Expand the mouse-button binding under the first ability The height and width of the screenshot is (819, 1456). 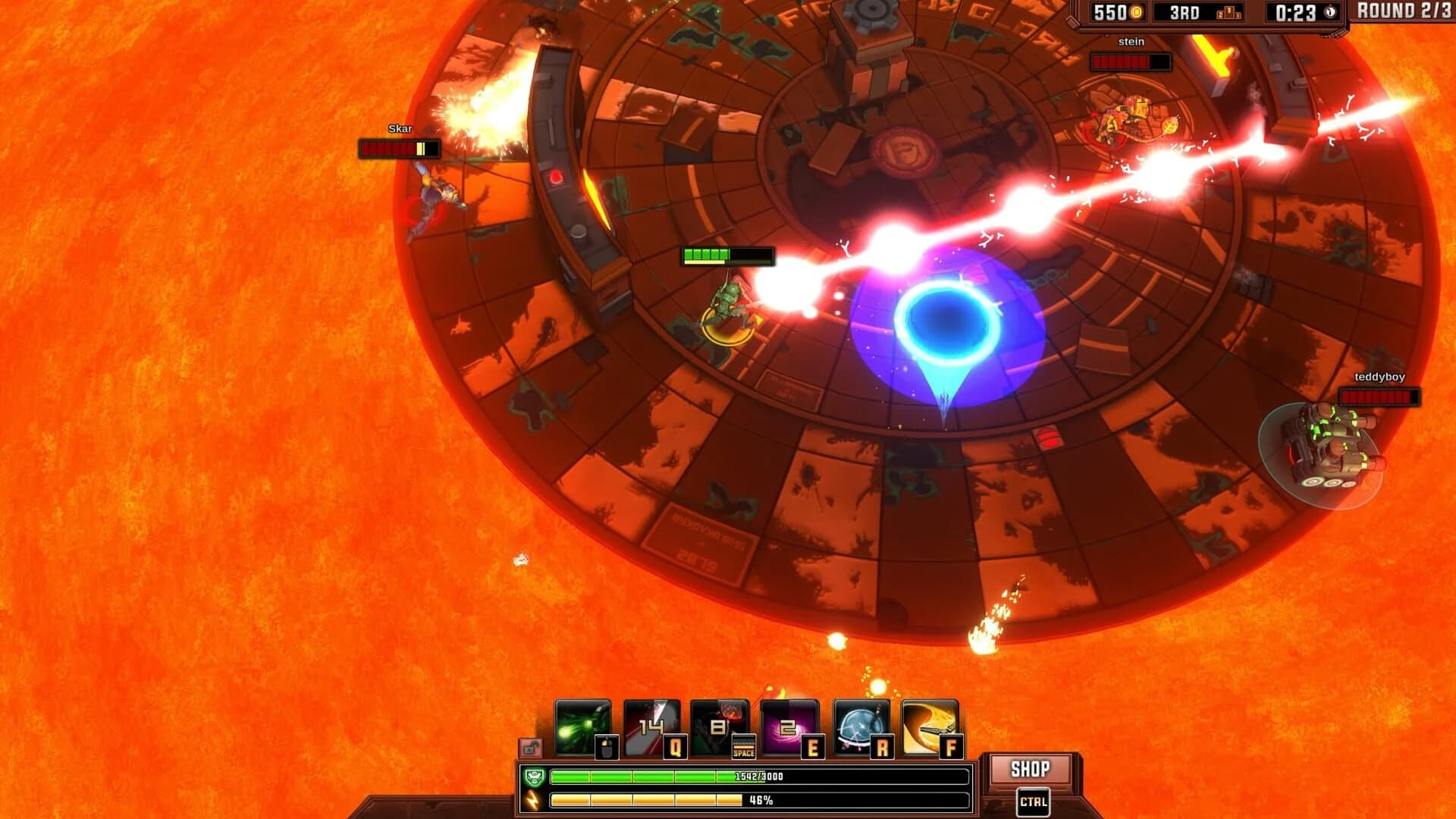coord(607,746)
